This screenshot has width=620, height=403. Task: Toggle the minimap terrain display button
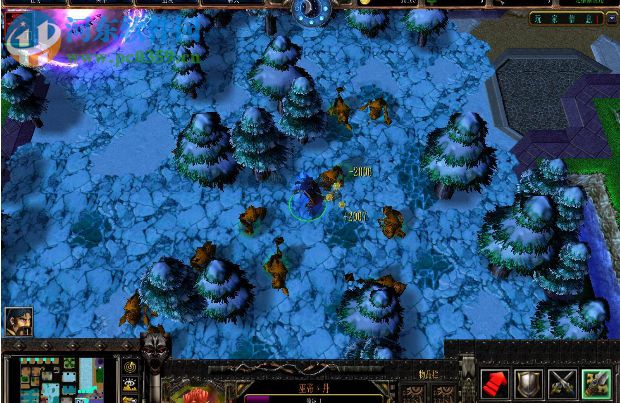pos(130,385)
